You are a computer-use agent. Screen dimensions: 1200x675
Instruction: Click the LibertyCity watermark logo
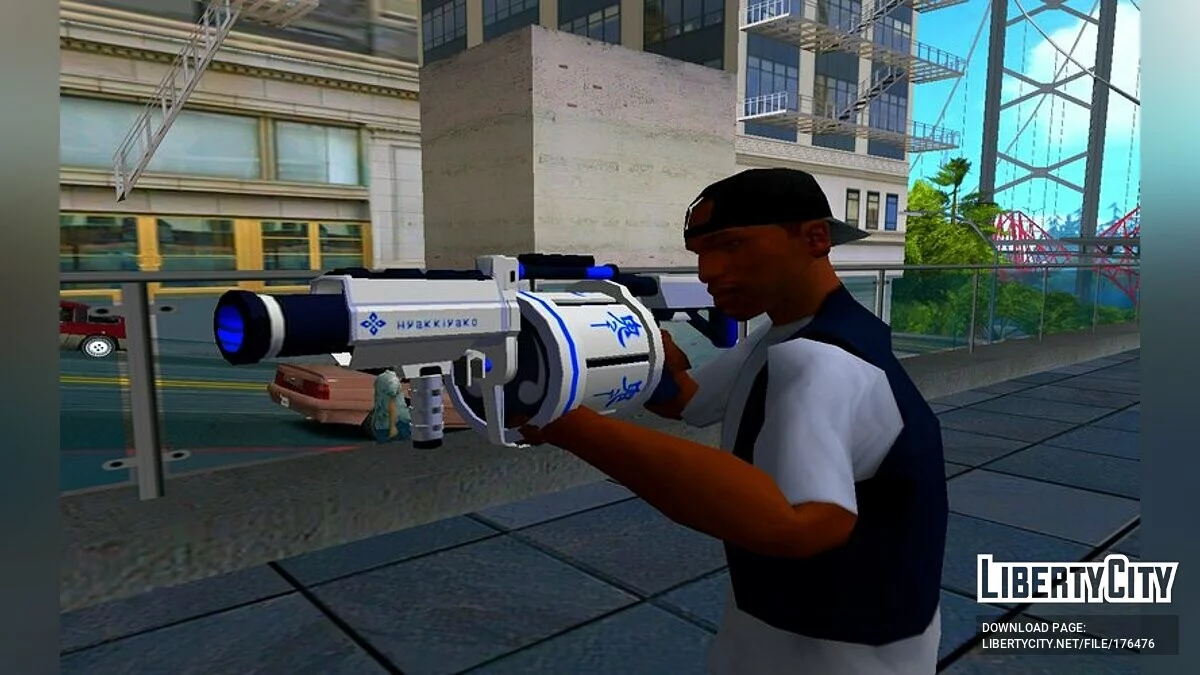click(x=1077, y=580)
